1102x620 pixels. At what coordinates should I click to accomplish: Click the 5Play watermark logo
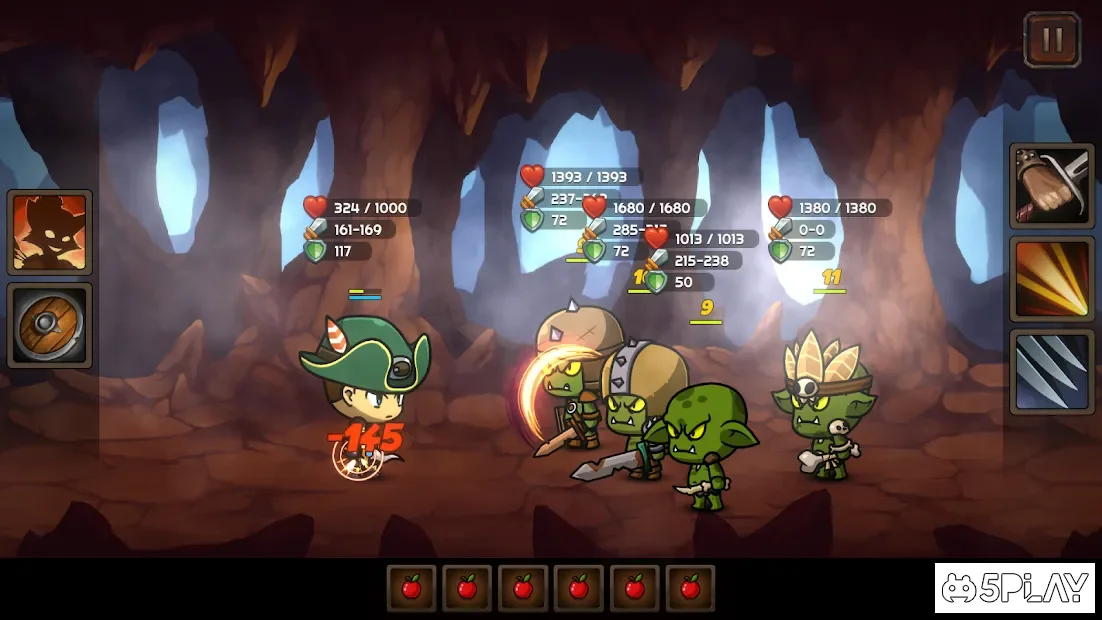point(1014,588)
